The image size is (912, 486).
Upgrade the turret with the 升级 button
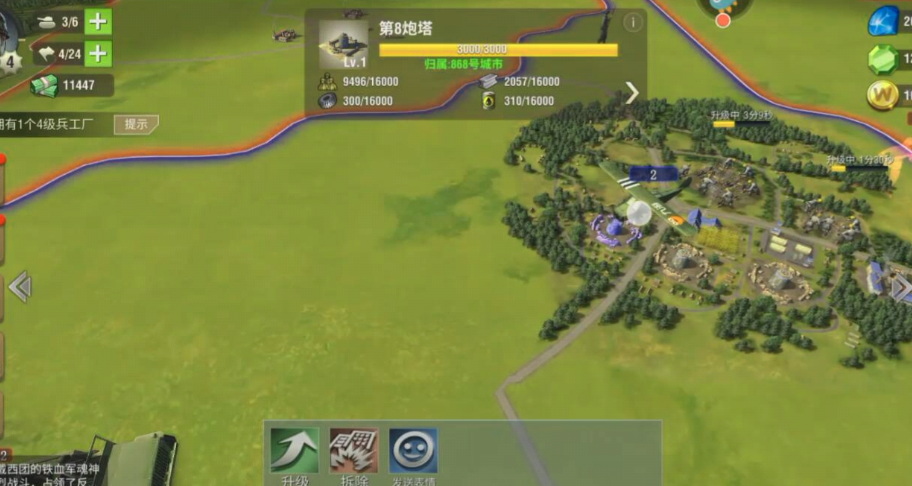pyautogui.click(x=294, y=452)
